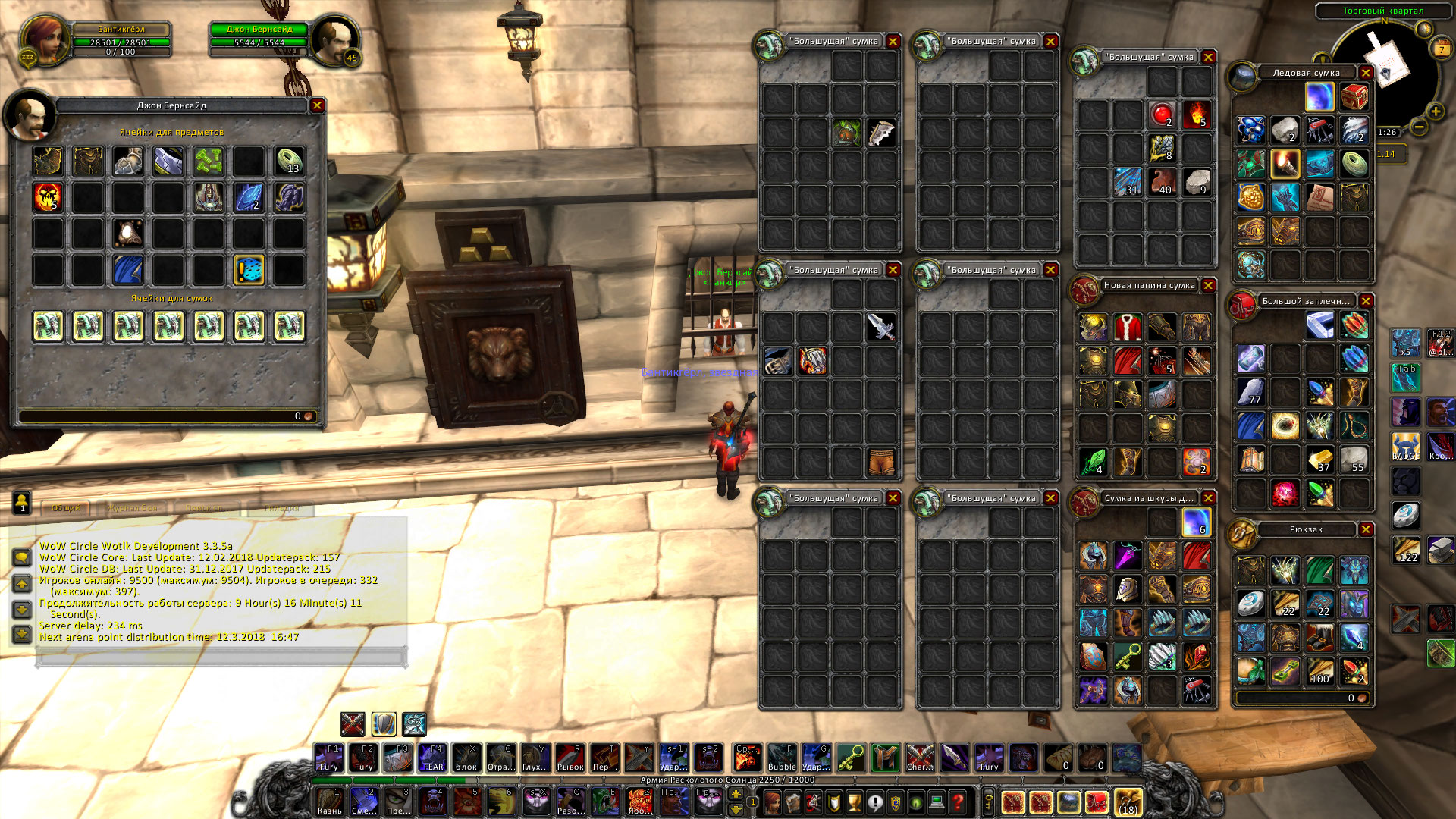Trigger the Bubble action button
The image size is (1456, 819).
click(x=781, y=758)
